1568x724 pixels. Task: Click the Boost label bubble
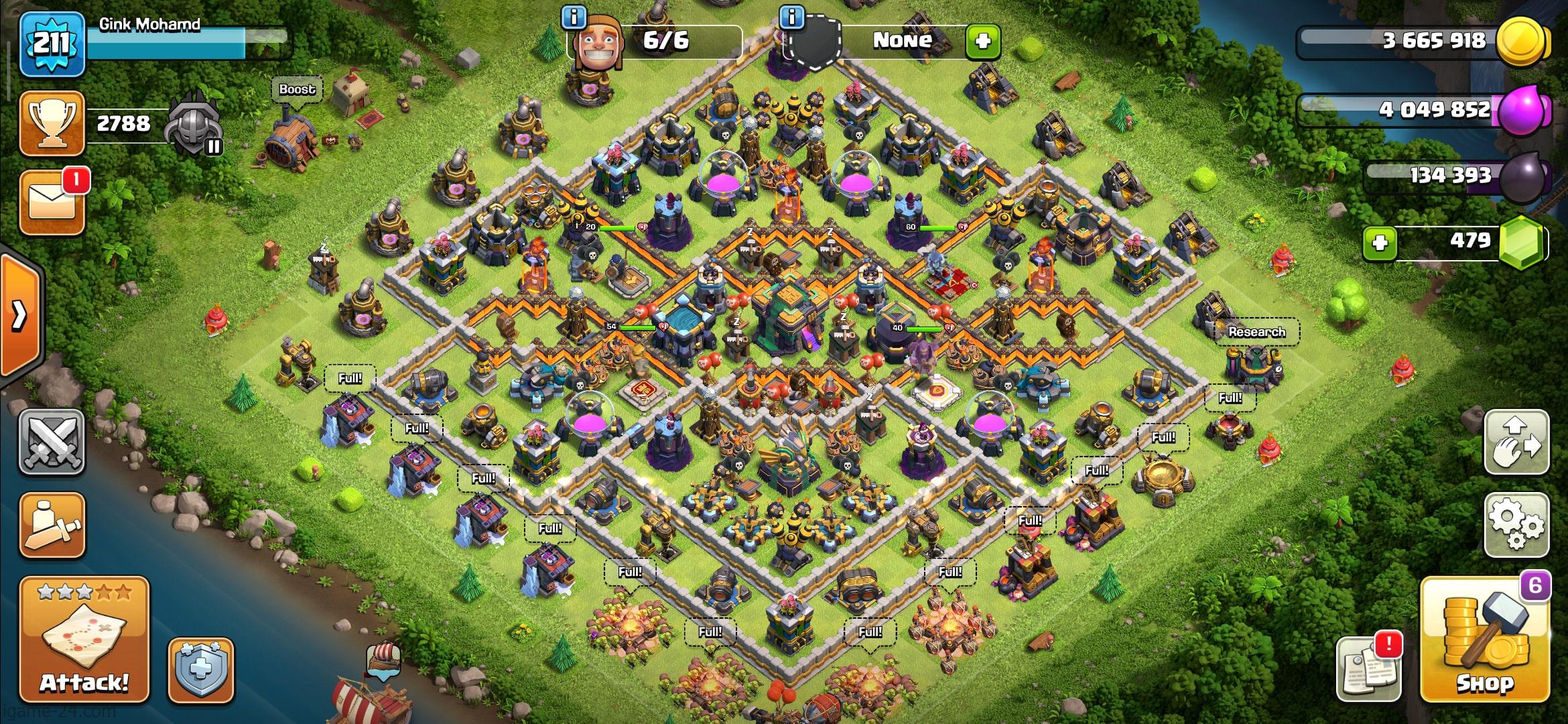tap(297, 89)
